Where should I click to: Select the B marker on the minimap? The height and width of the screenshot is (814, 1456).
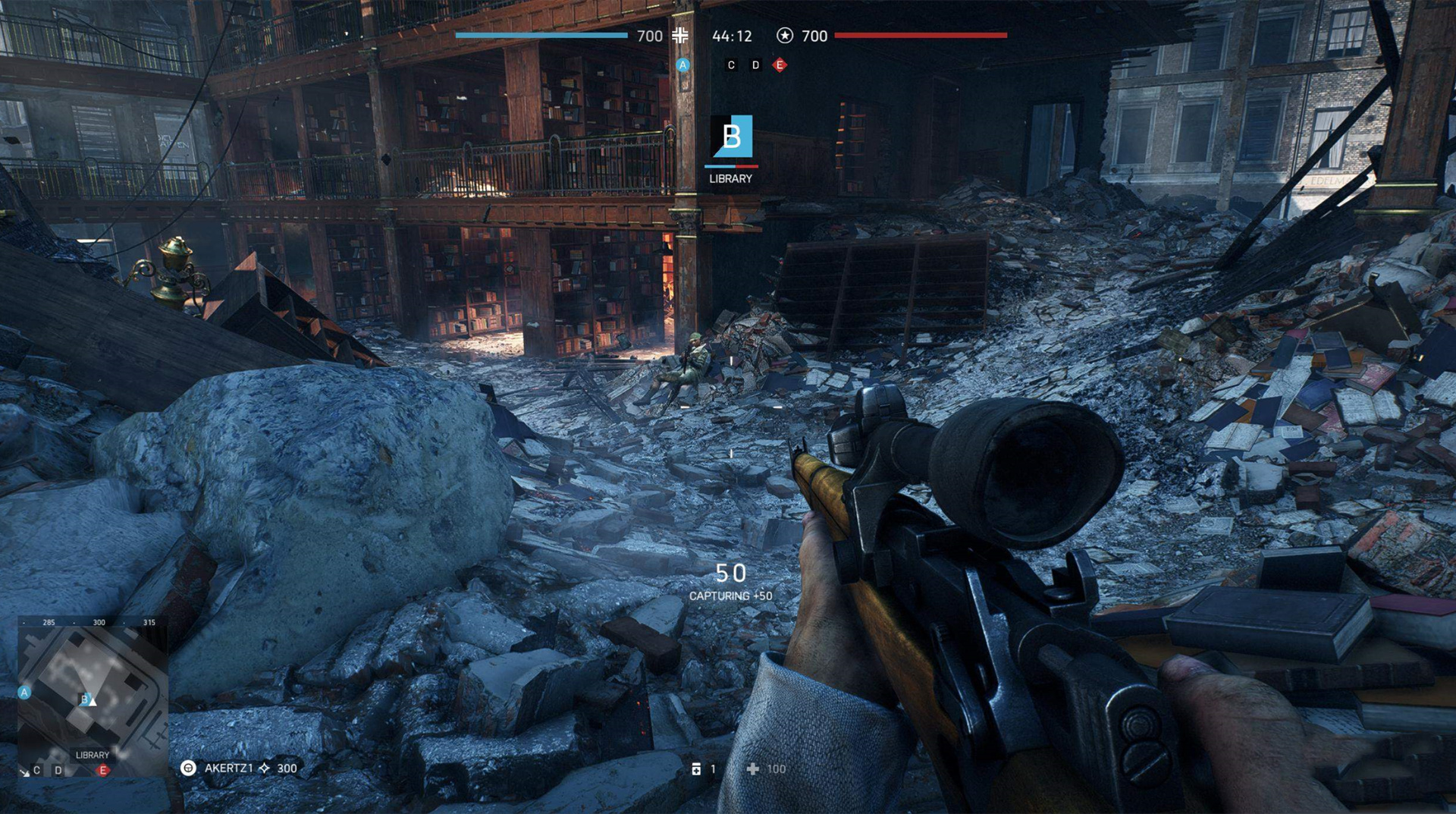click(x=85, y=699)
